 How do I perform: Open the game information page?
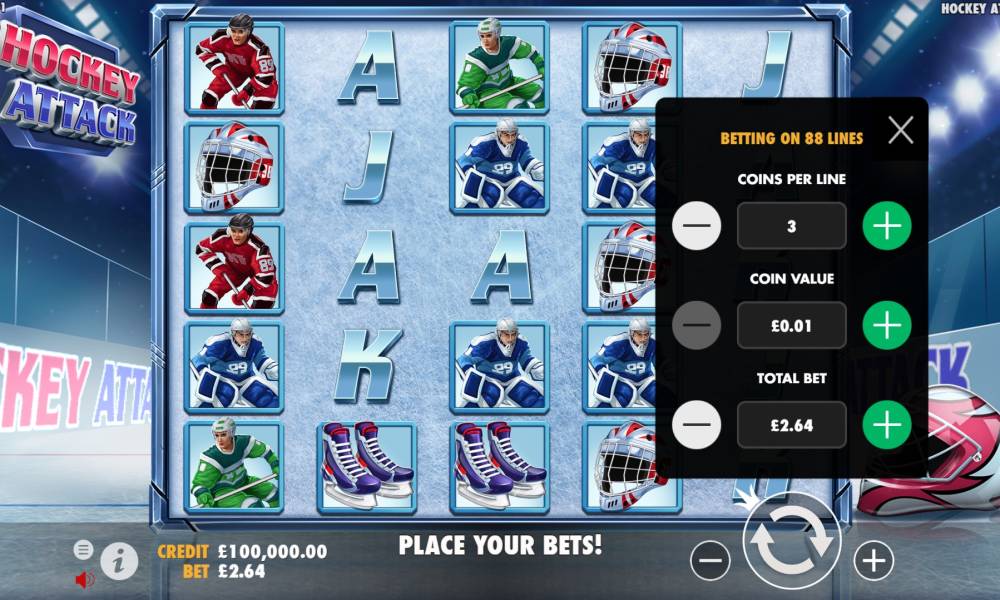[119, 561]
